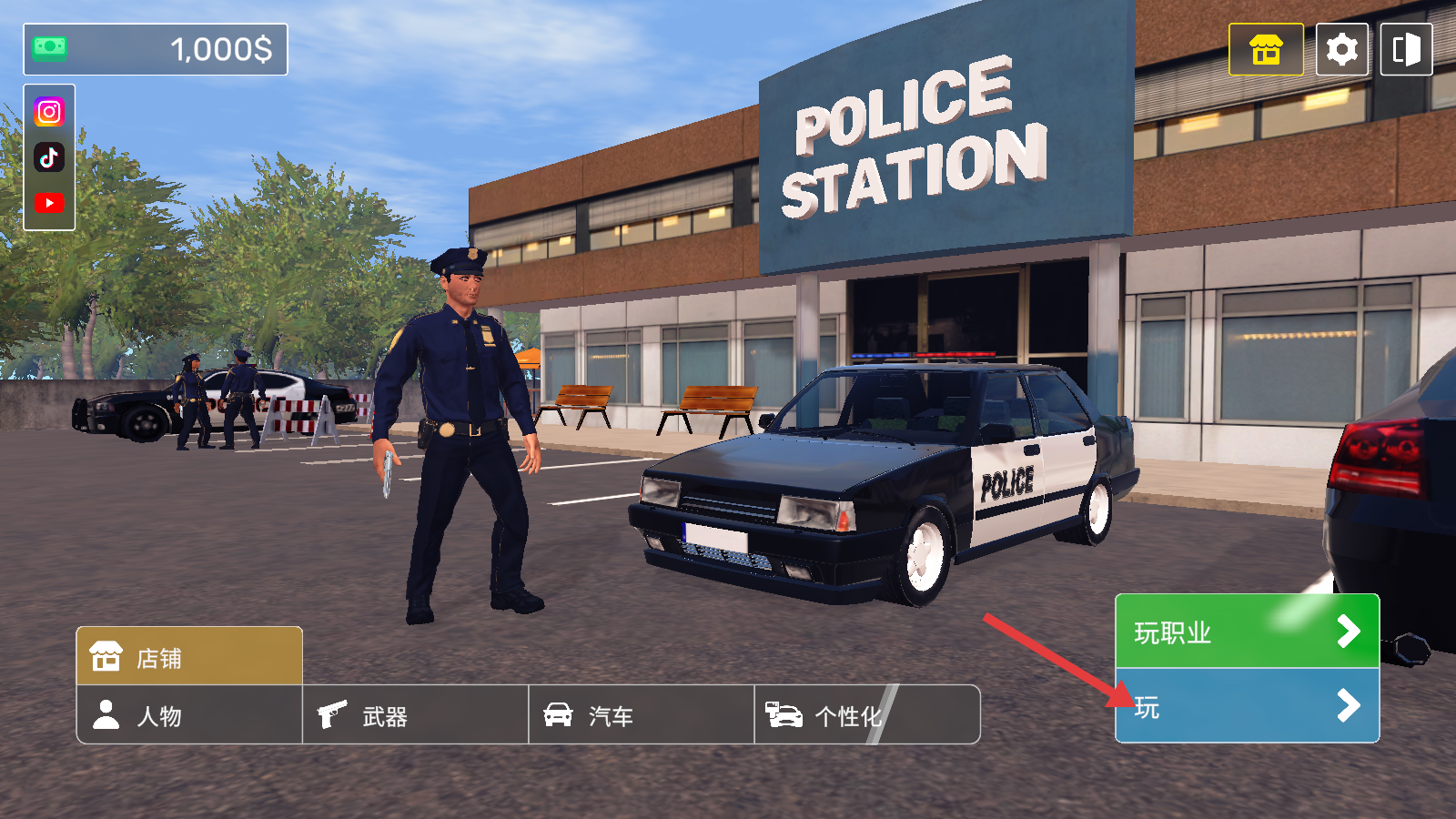Open the yellow store icon
Image resolution: width=1456 pixels, height=819 pixels.
coord(1266,49)
